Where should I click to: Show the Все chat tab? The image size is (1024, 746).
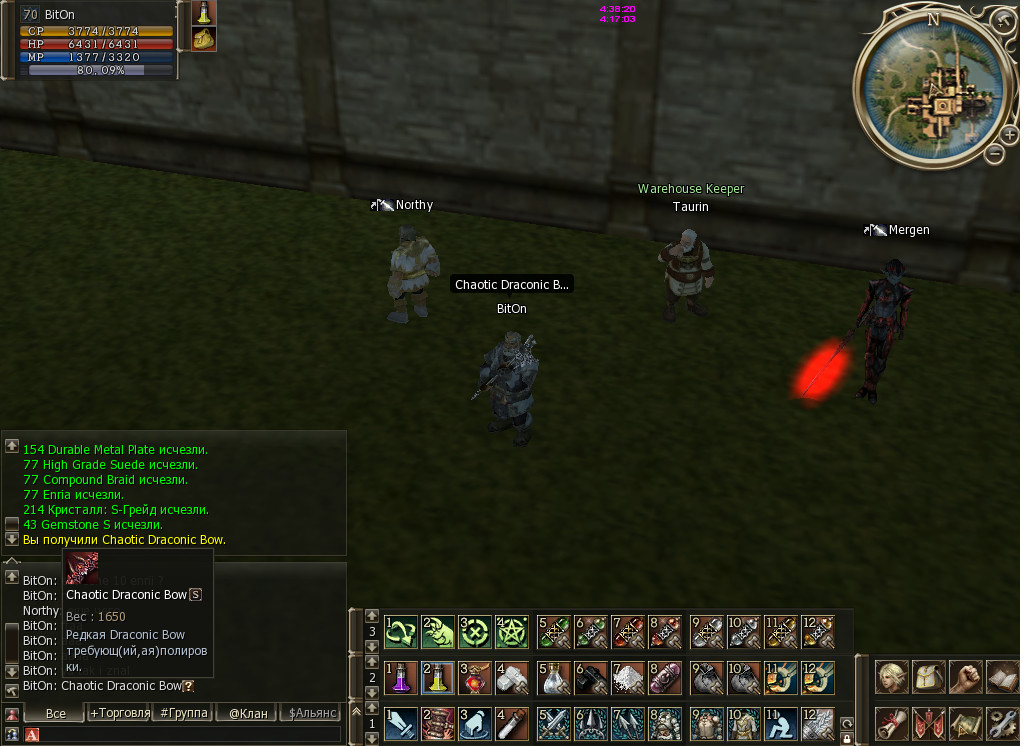tap(56, 713)
